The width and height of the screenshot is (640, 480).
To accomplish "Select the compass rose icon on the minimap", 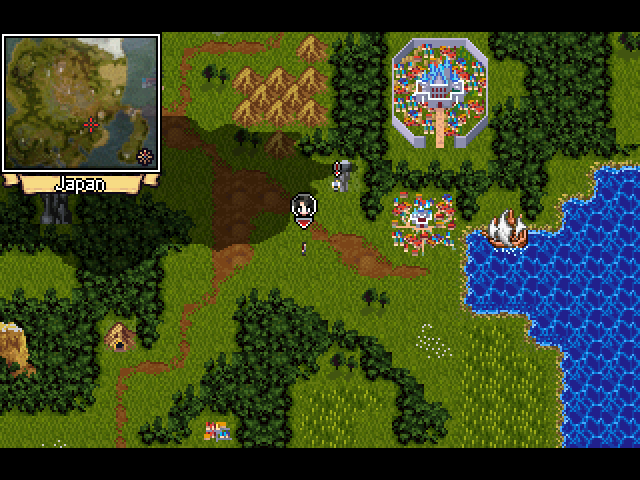I will click(x=145, y=155).
